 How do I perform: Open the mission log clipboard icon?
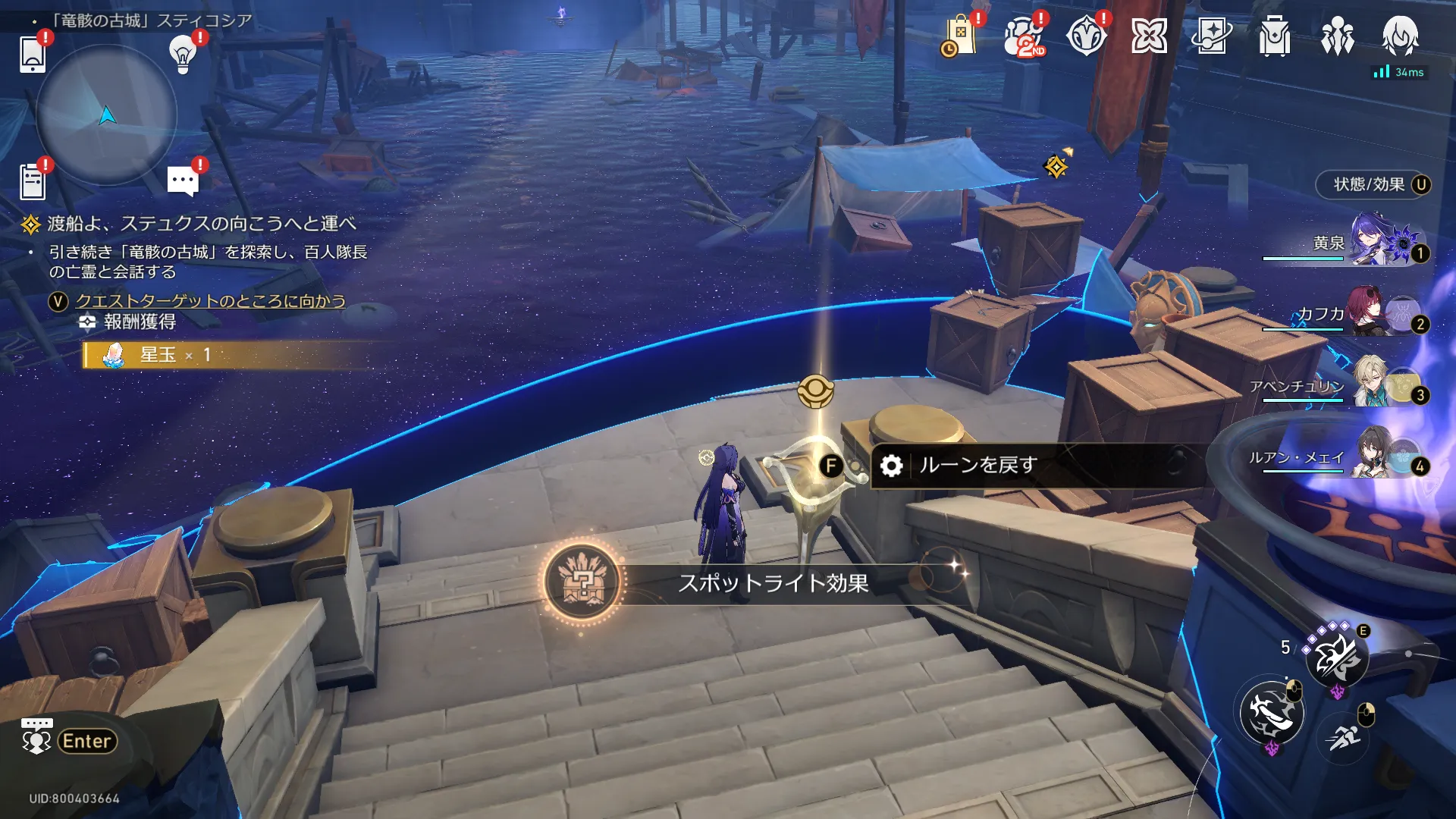tap(33, 181)
